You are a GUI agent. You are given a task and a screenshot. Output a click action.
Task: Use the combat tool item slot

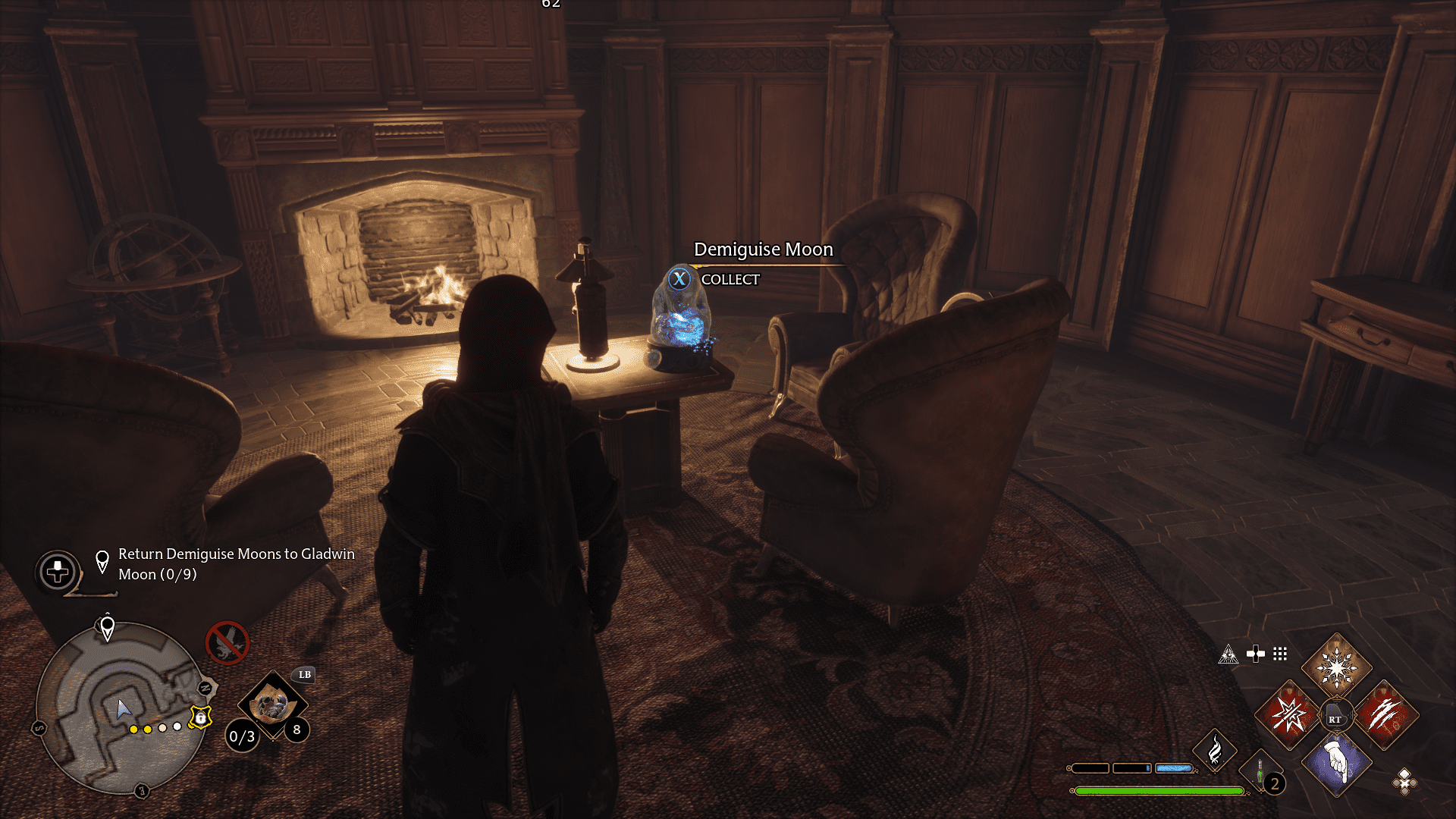[x=272, y=705]
